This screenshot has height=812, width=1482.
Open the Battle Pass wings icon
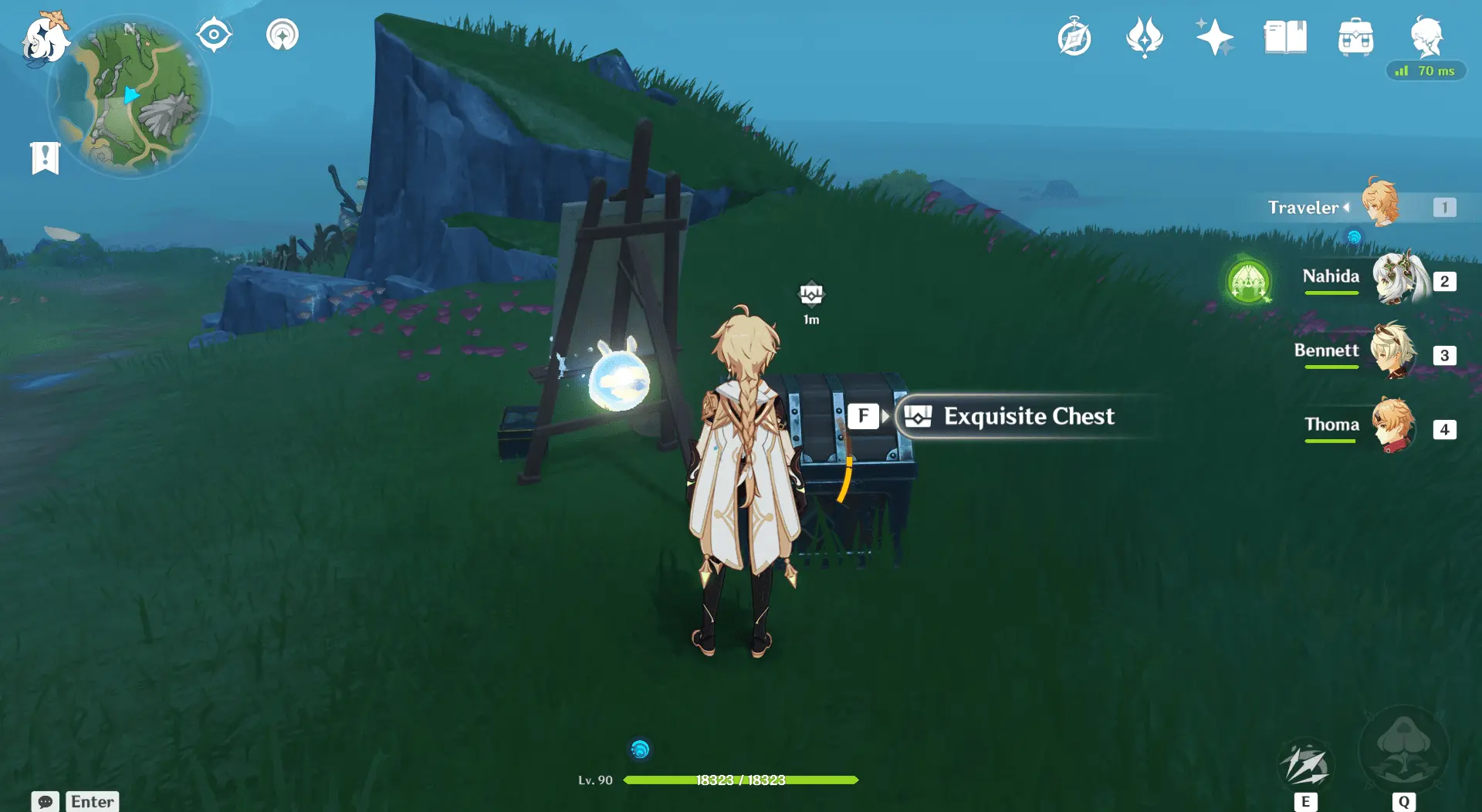pyautogui.click(x=1144, y=36)
